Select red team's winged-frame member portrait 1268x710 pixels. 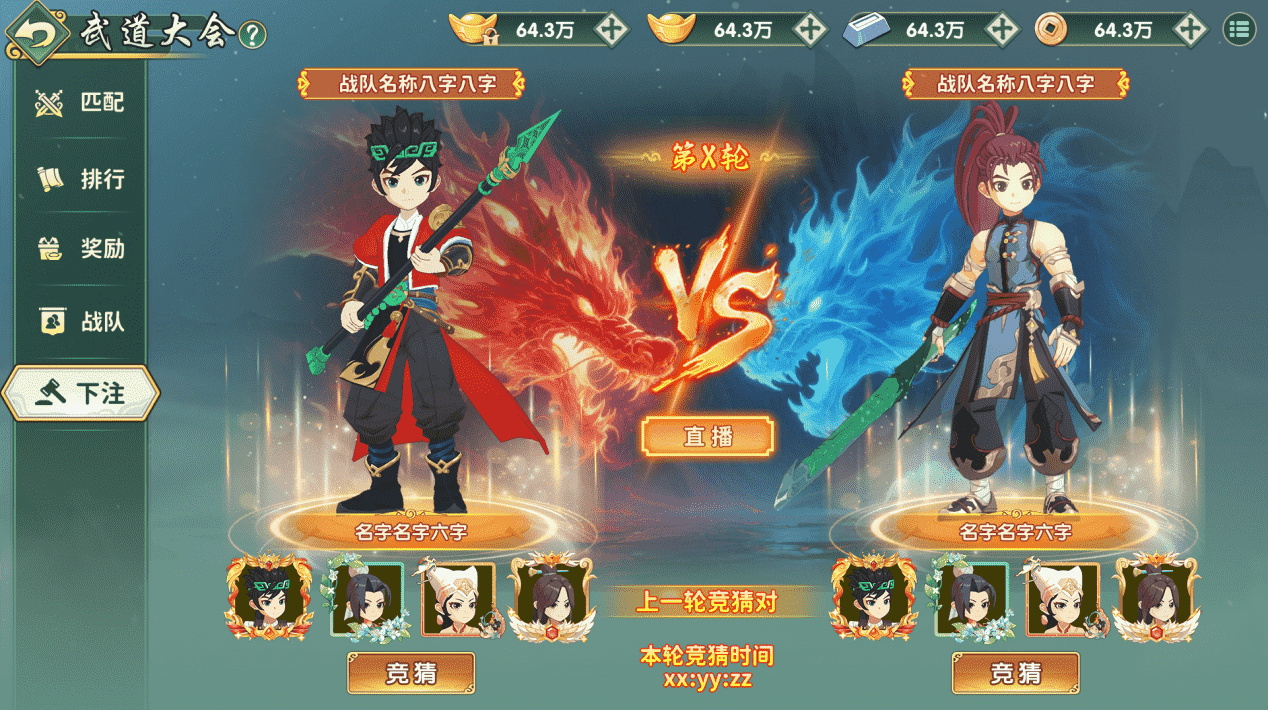tap(553, 599)
